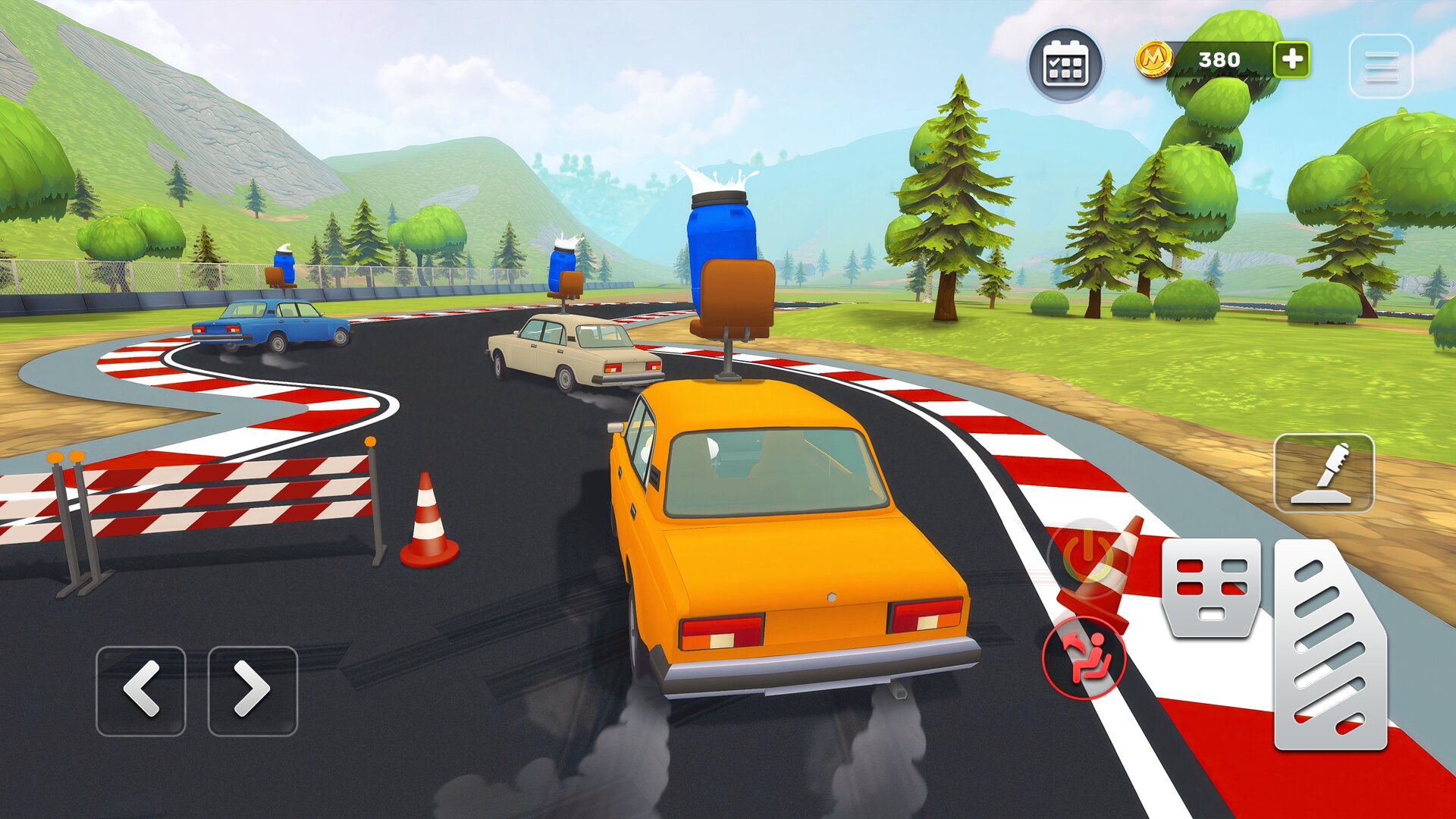Viewport: 1456px width, 819px height.
Task: Add more coins with the plus button
Action: [x=1291, y=59]
